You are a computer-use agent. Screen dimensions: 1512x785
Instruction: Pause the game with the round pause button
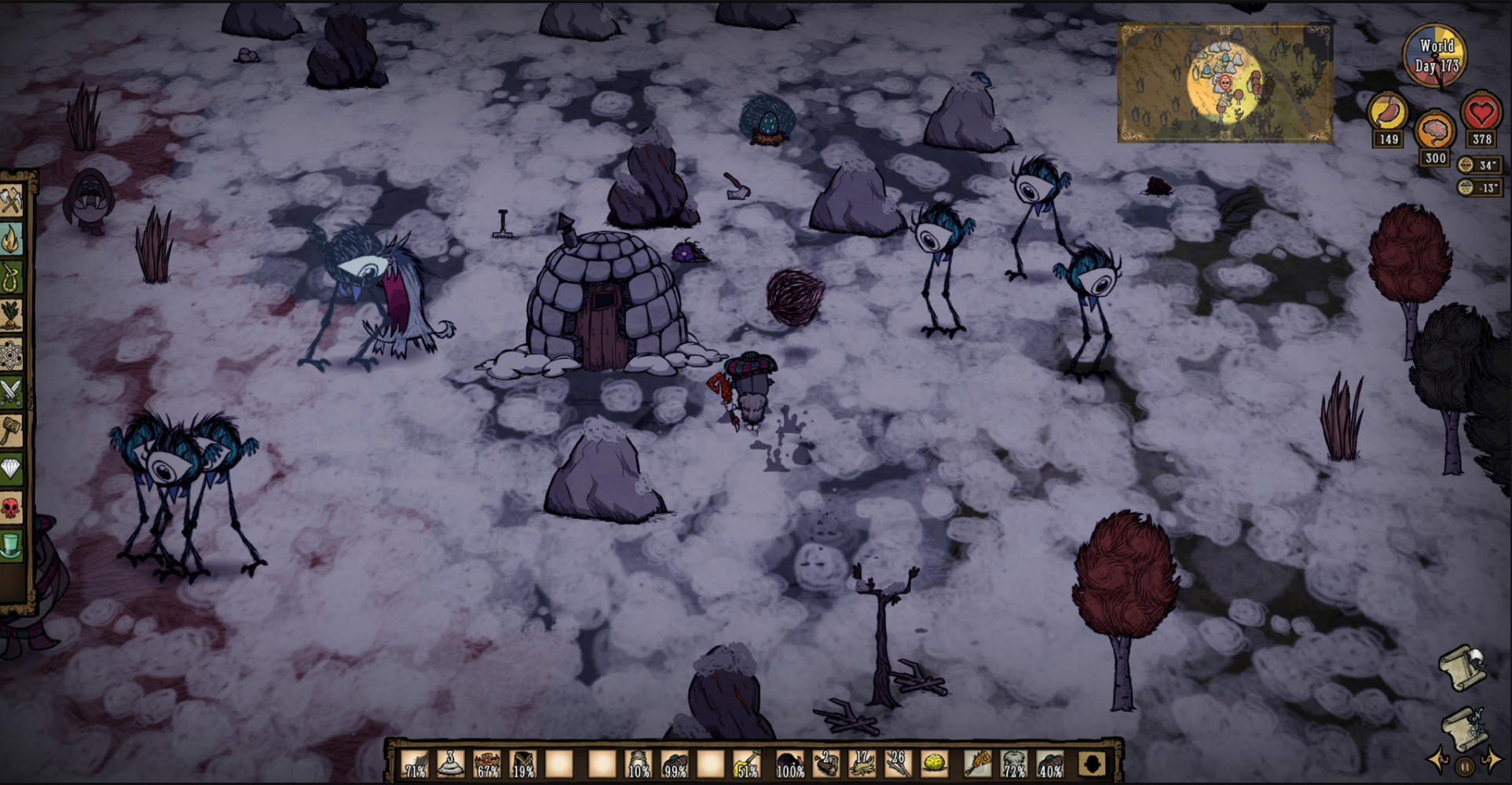click(x=1465, y=766)
